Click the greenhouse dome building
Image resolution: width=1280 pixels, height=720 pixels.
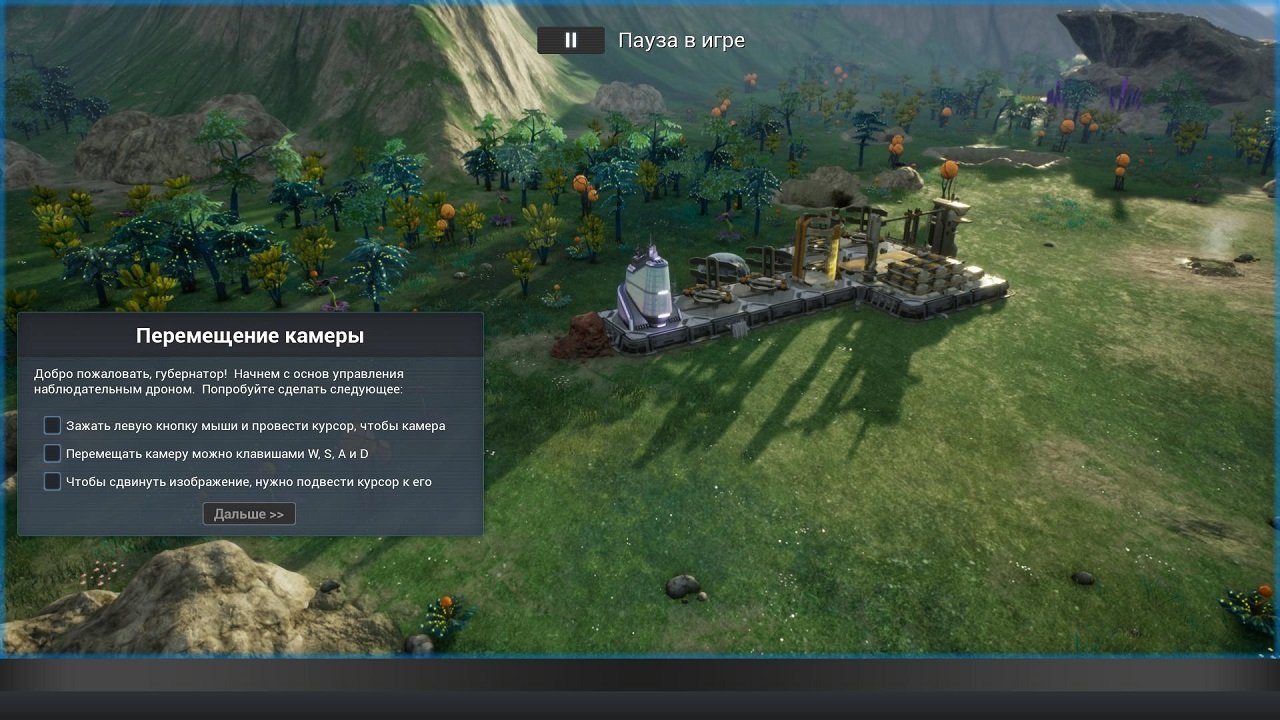point(726,262)
